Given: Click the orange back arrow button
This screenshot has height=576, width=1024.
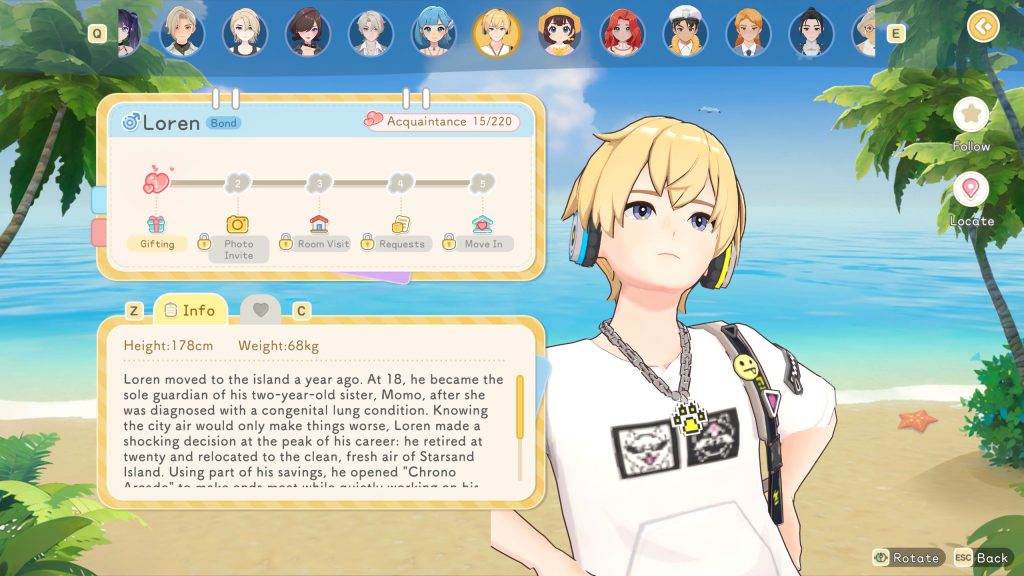Looking at the screenshot, I should coord(984,25).
